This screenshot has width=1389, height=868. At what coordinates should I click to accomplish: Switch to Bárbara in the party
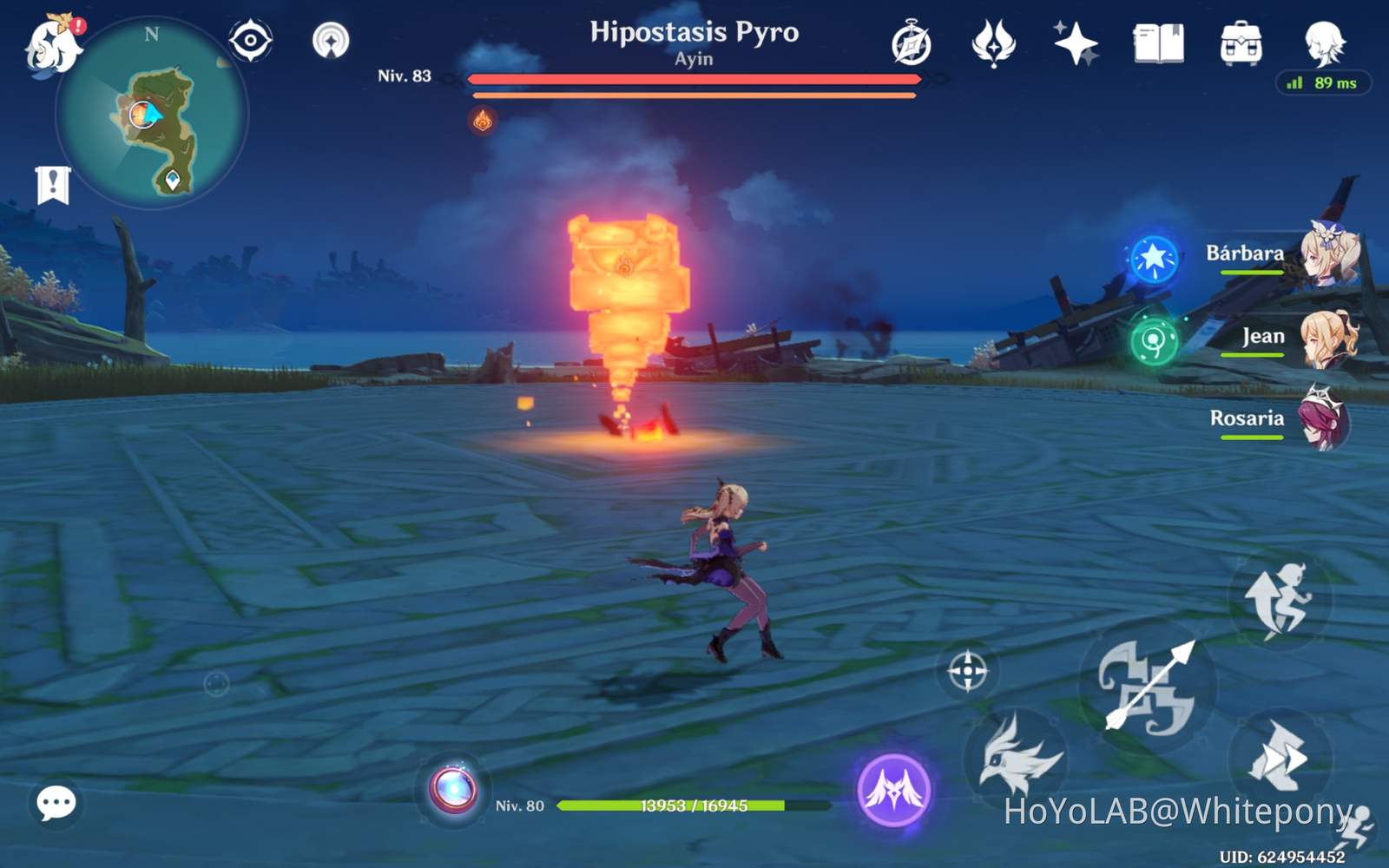[1326, 262]
